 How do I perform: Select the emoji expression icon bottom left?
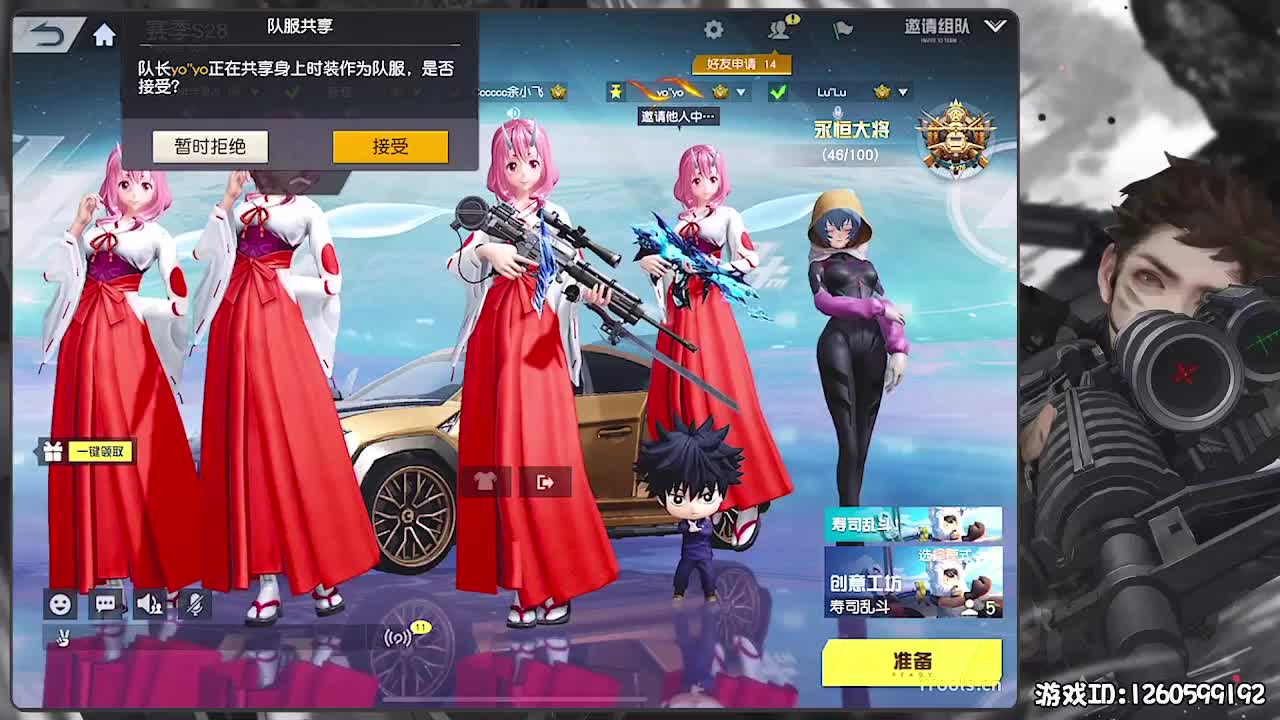[61, 605]
